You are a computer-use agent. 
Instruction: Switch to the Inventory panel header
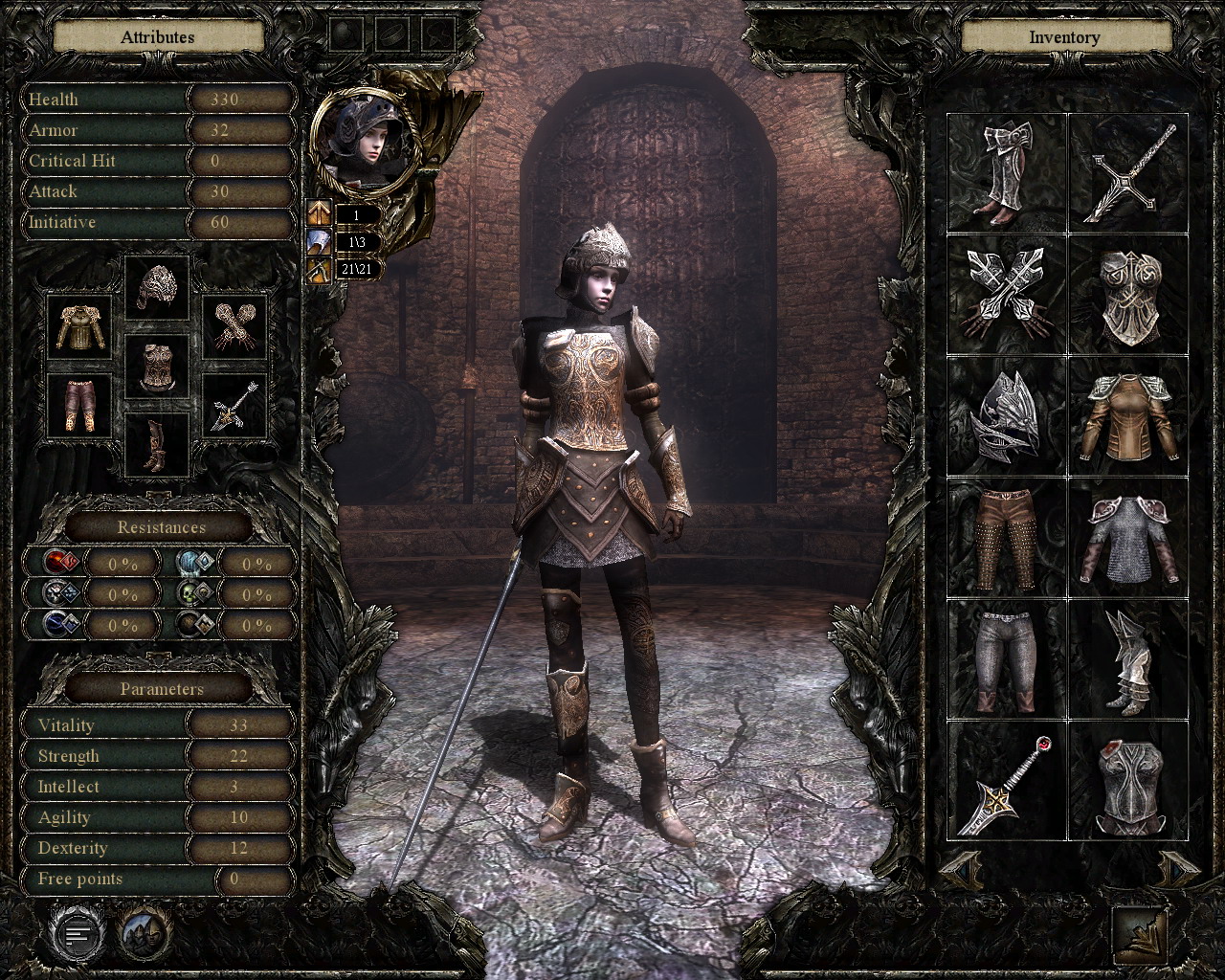pos(1064,36)
